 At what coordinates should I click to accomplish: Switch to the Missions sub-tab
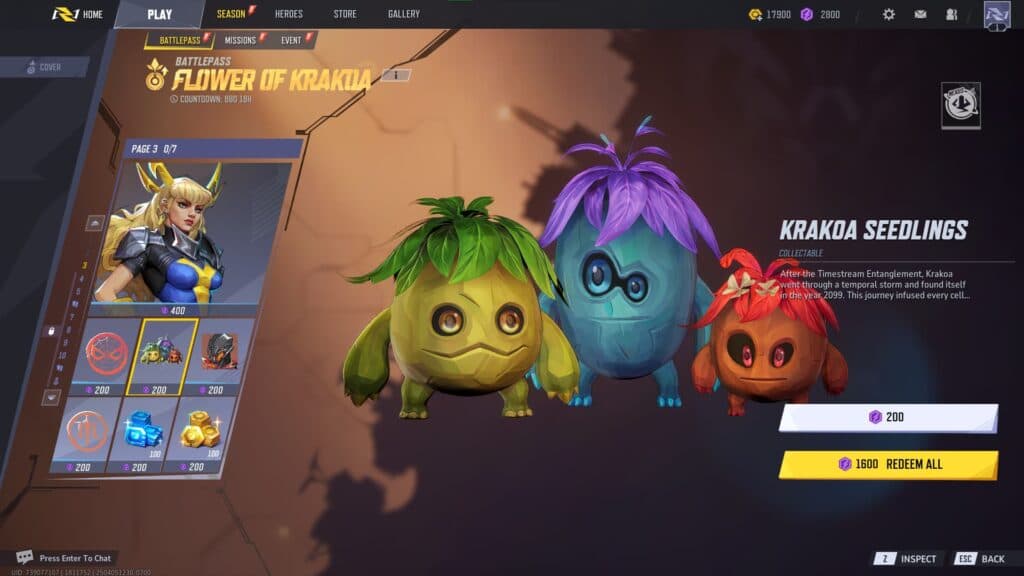point(241,40)
